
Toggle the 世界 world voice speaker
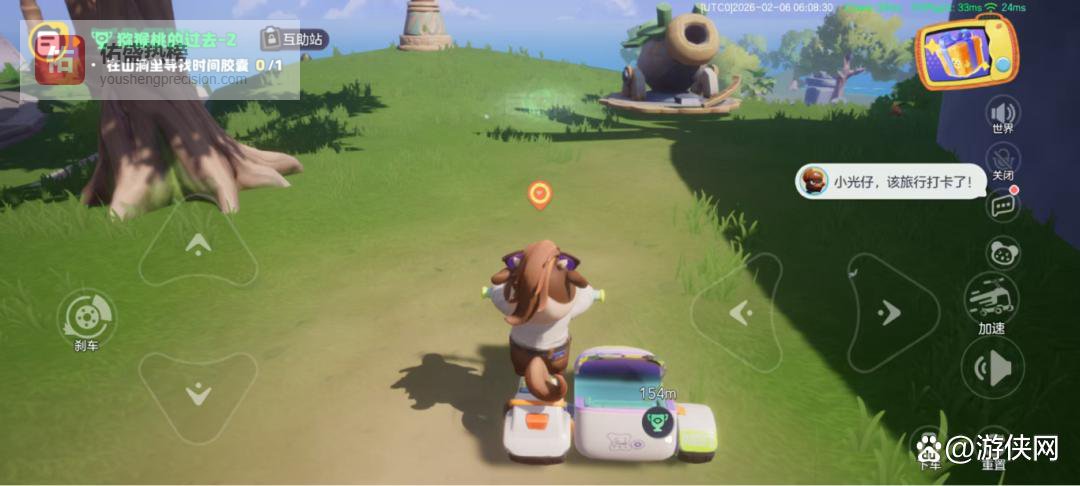coord(1002,112)
